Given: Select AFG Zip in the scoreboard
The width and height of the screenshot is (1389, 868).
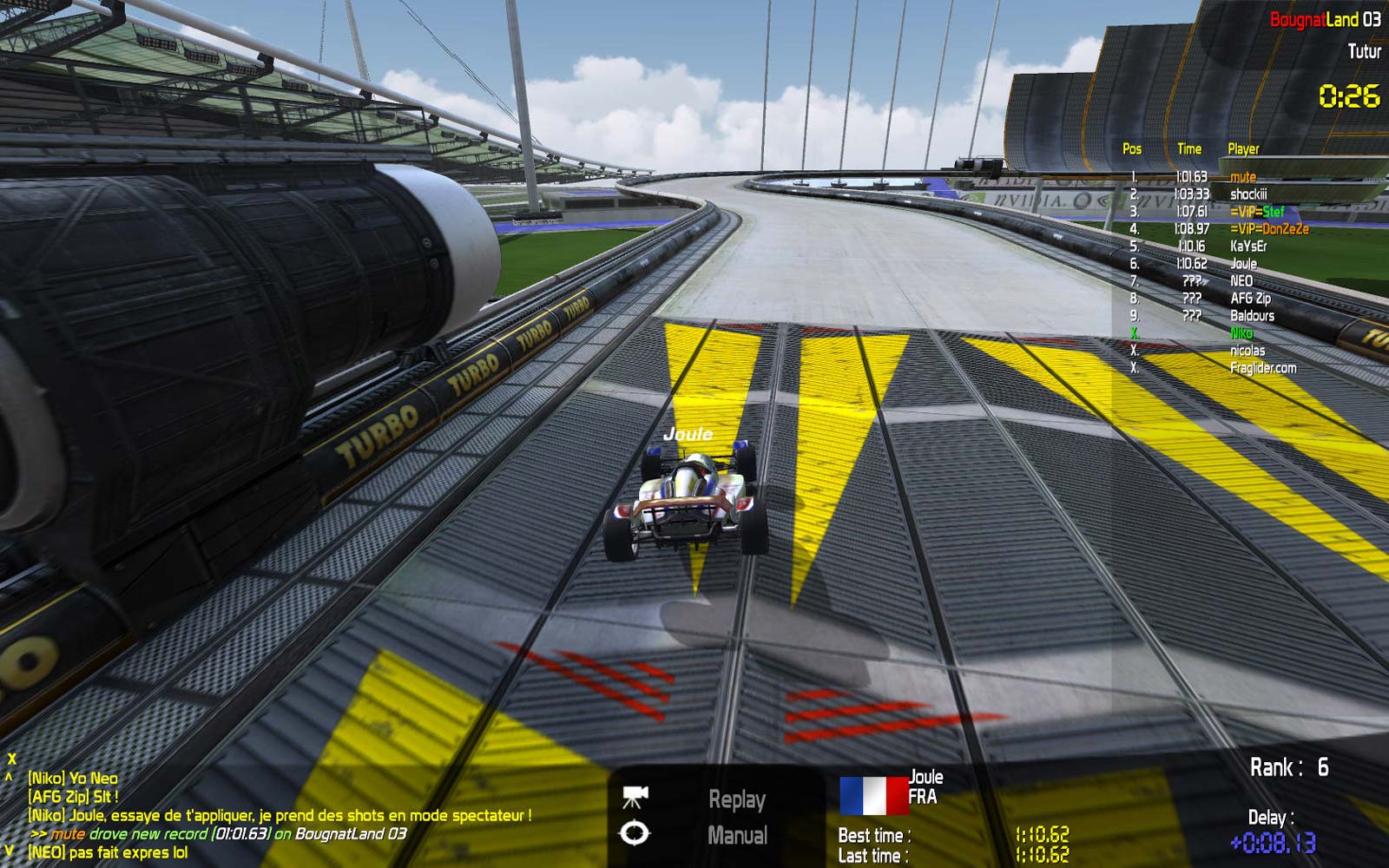Looking at the screenshot, I should (1250, 299).
